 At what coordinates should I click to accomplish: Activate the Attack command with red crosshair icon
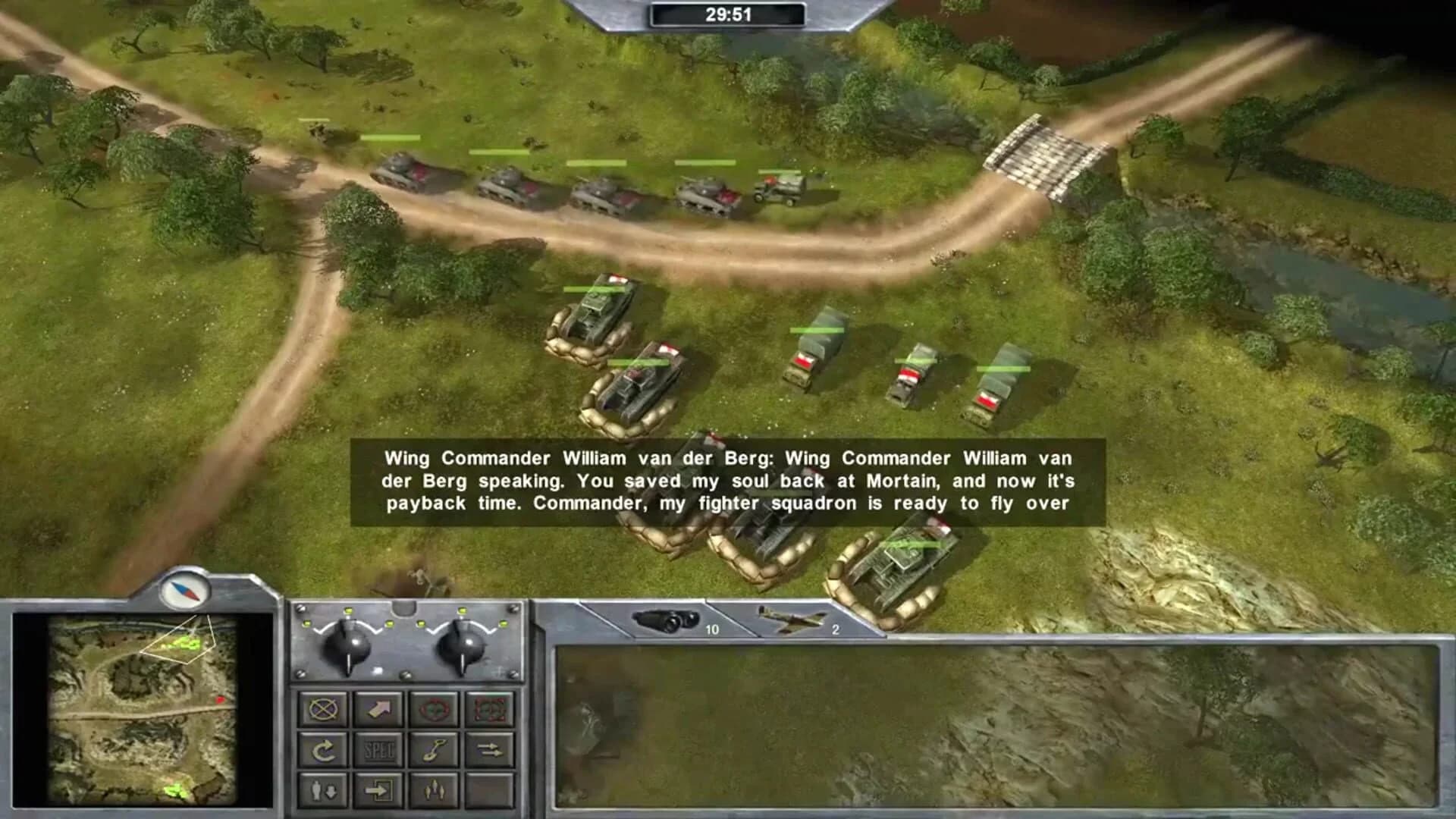point(434,709)
